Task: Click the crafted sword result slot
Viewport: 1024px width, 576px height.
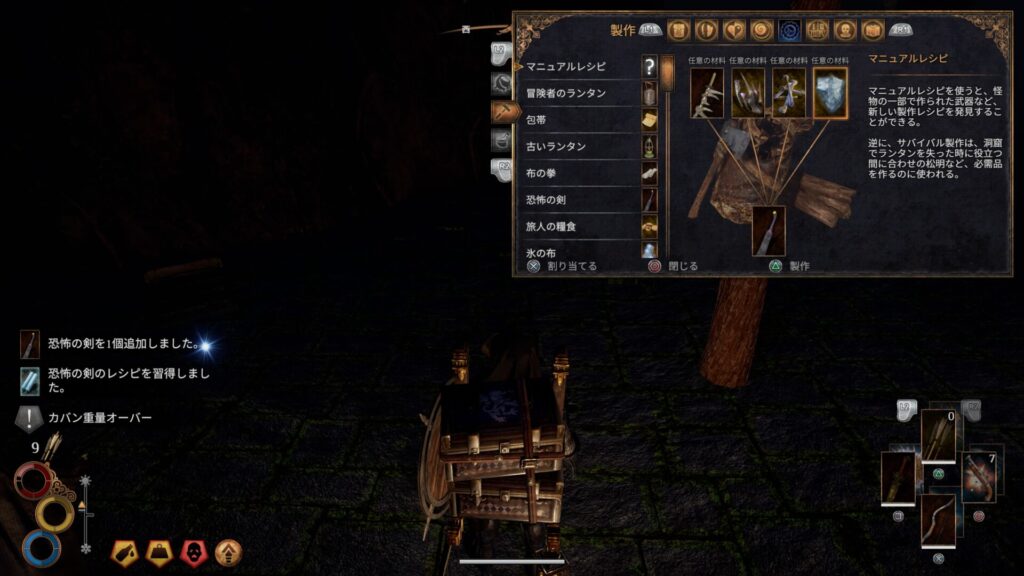Action: click(768, 230)
